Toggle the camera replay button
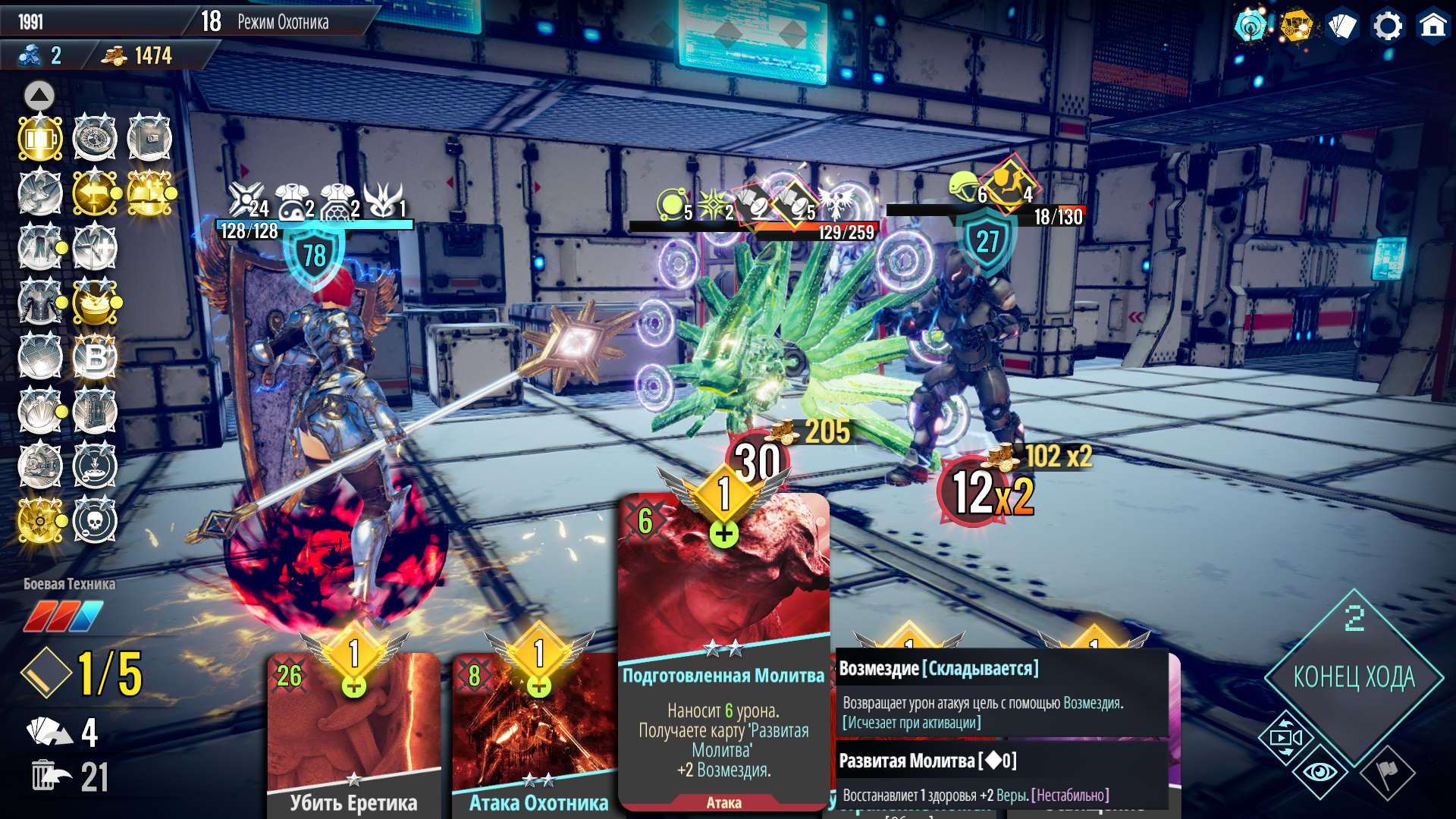 (x=1285, y=738)
